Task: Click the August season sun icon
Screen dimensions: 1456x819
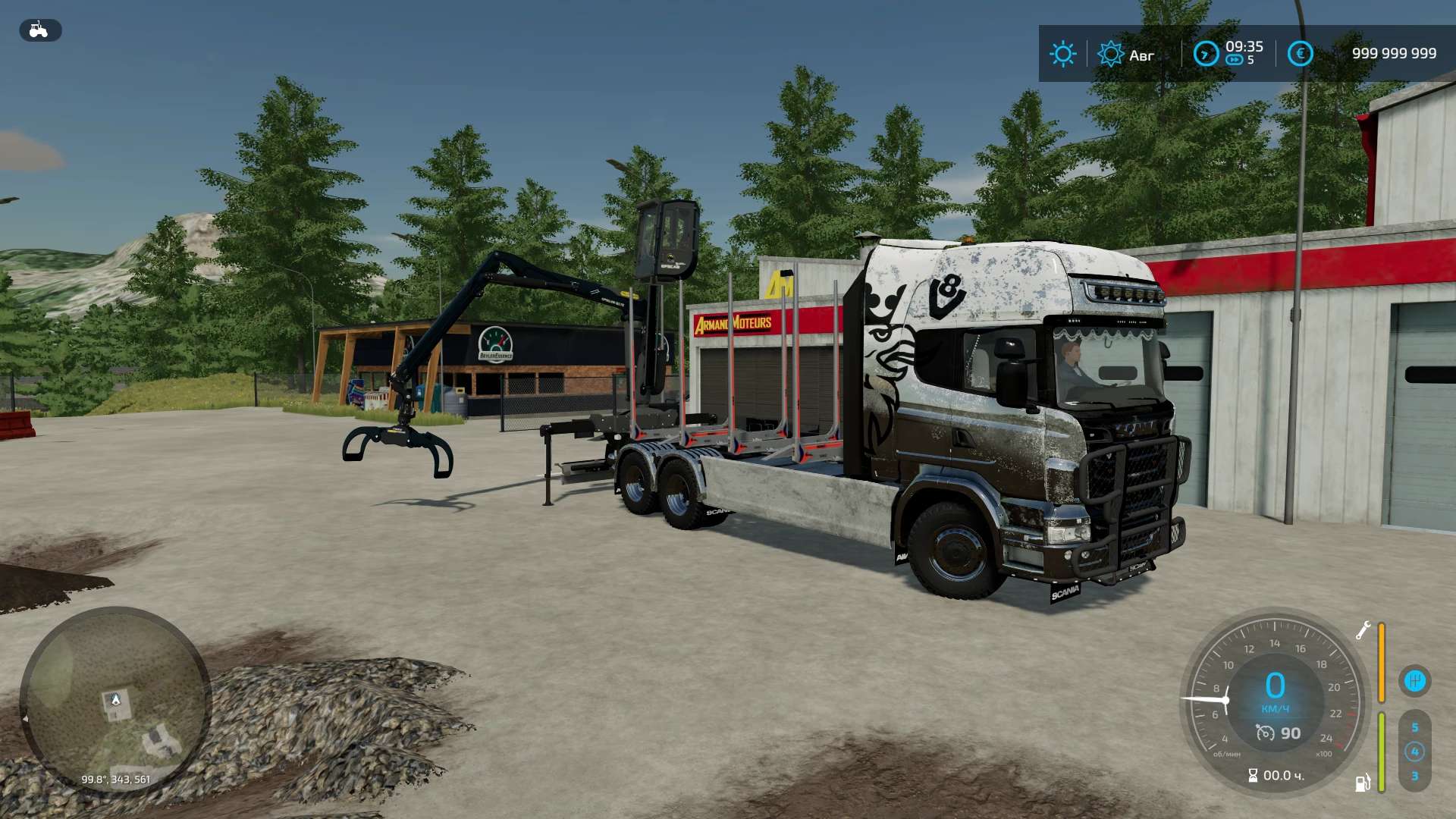Action: 1110,54
